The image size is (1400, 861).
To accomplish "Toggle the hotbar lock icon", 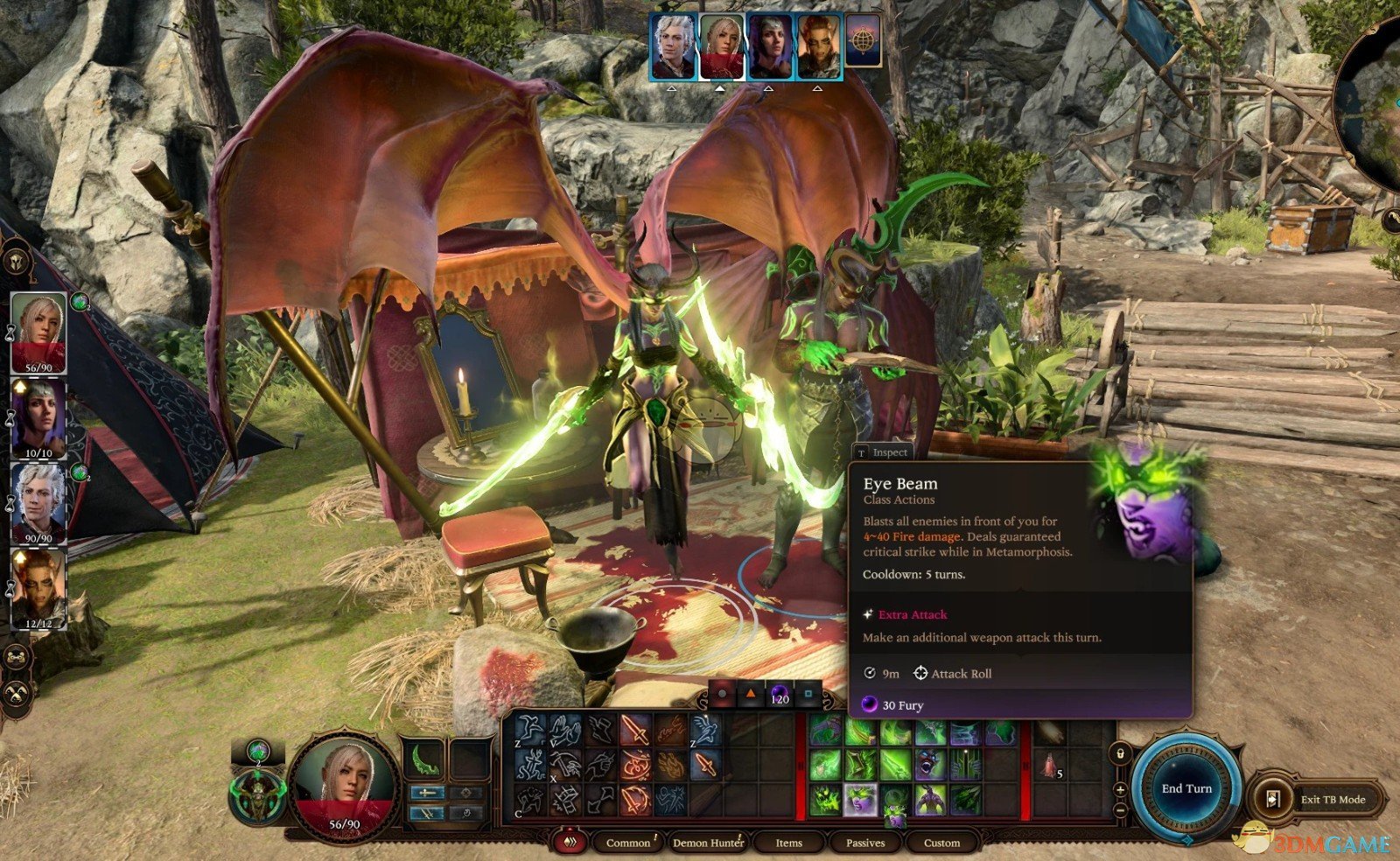I will pyautogui.click(x=1120, y=753).
